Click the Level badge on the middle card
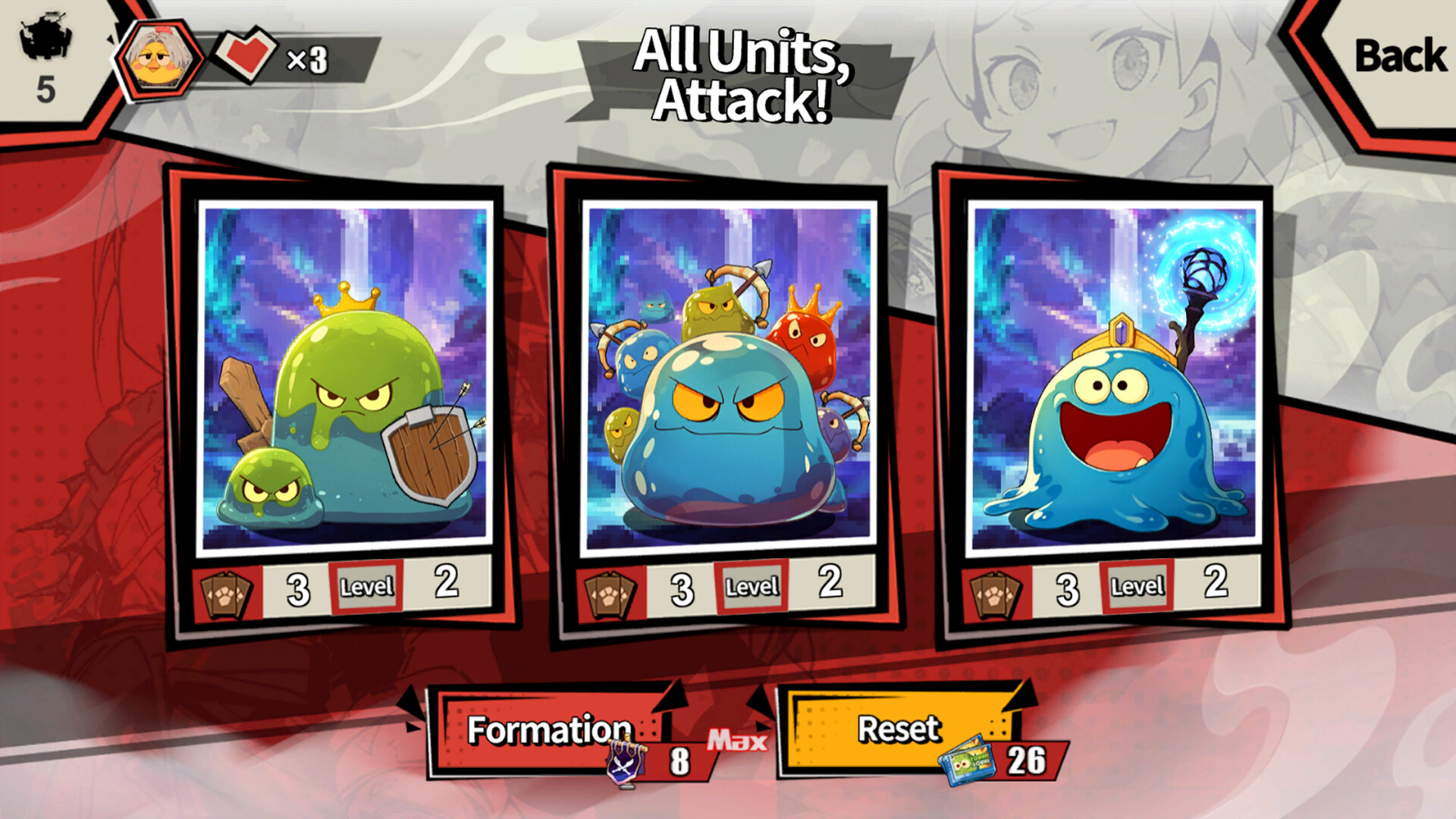The width and height of the screenshot is (1456, 819). pyautogui.click(x=752, y=585)
